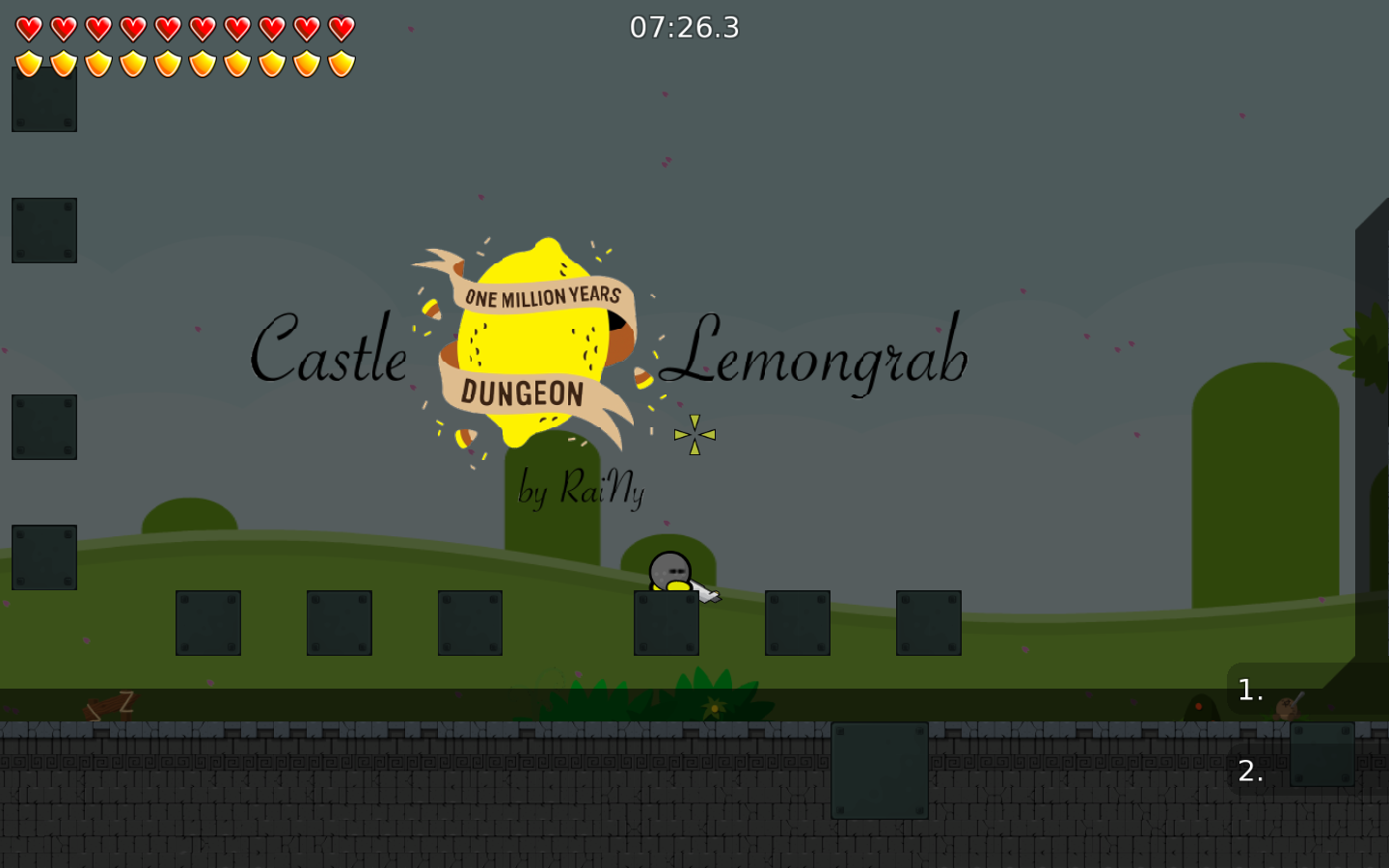Image resolution: width=1389 pixels, height=868 pixels.
Task: Select the DUNGEON banner on the lemon
Action: 521,393
